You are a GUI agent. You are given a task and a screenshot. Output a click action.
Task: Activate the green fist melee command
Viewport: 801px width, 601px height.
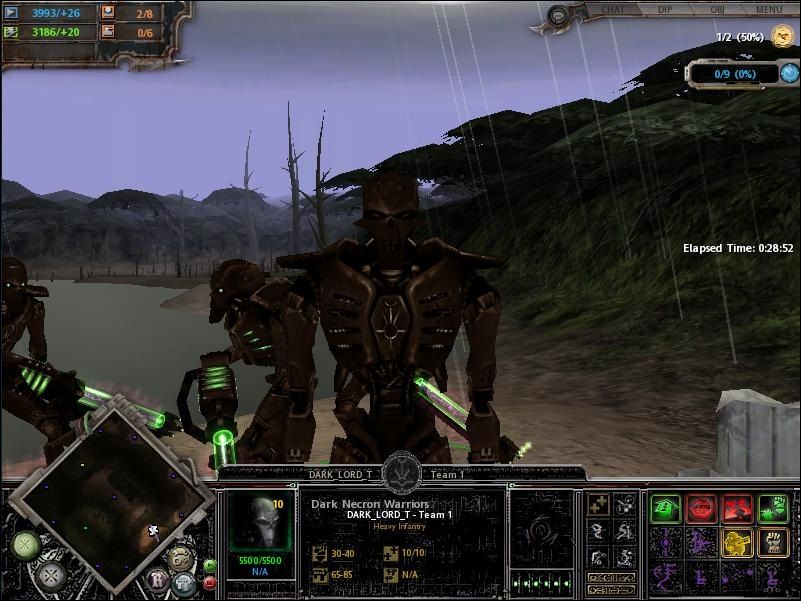(772, 508)
